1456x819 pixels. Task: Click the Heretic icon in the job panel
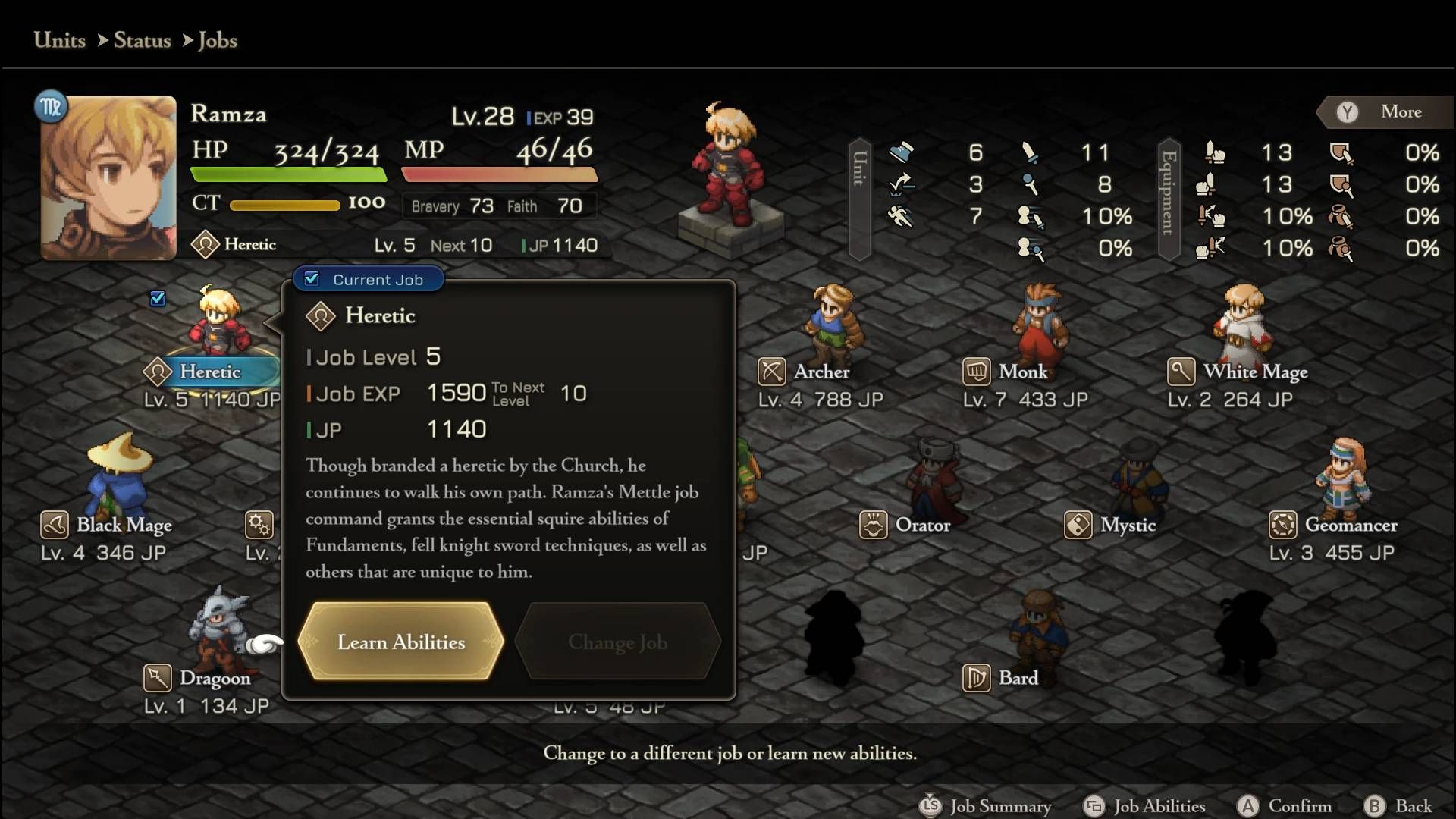[321, 316]
